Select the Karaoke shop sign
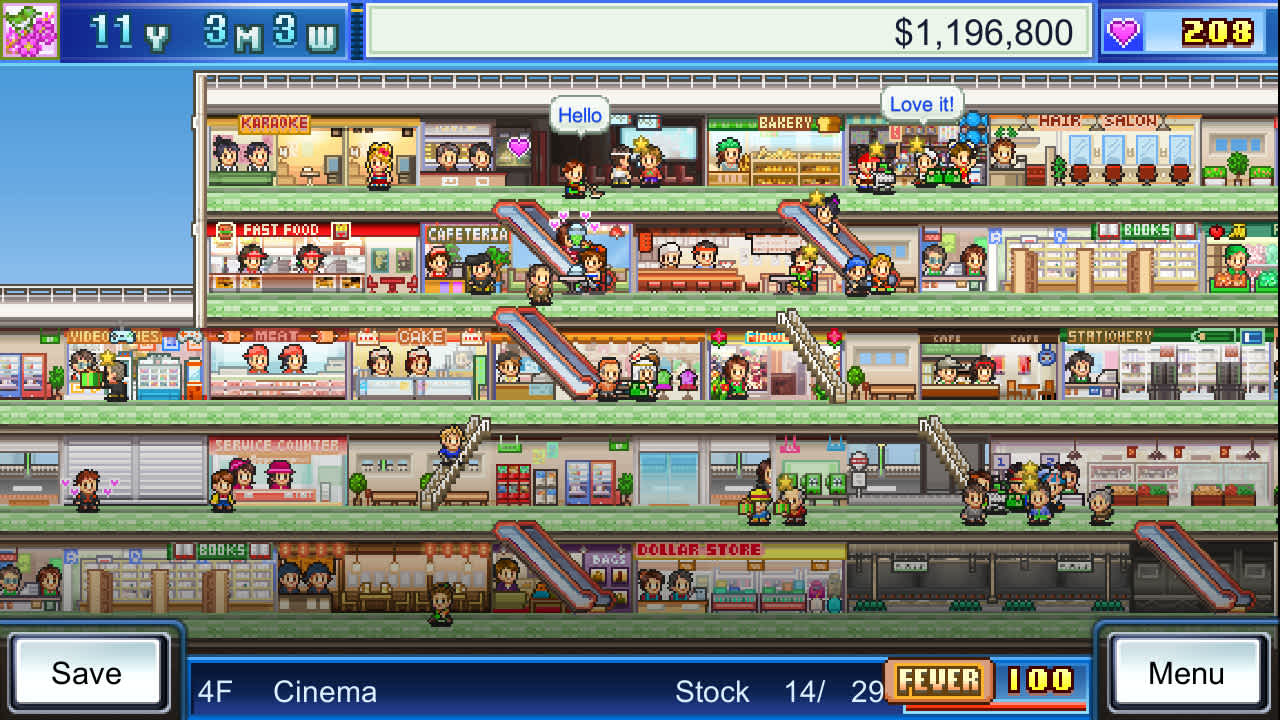The height and width of the screenshot is (720, 1280). (276, 122)
